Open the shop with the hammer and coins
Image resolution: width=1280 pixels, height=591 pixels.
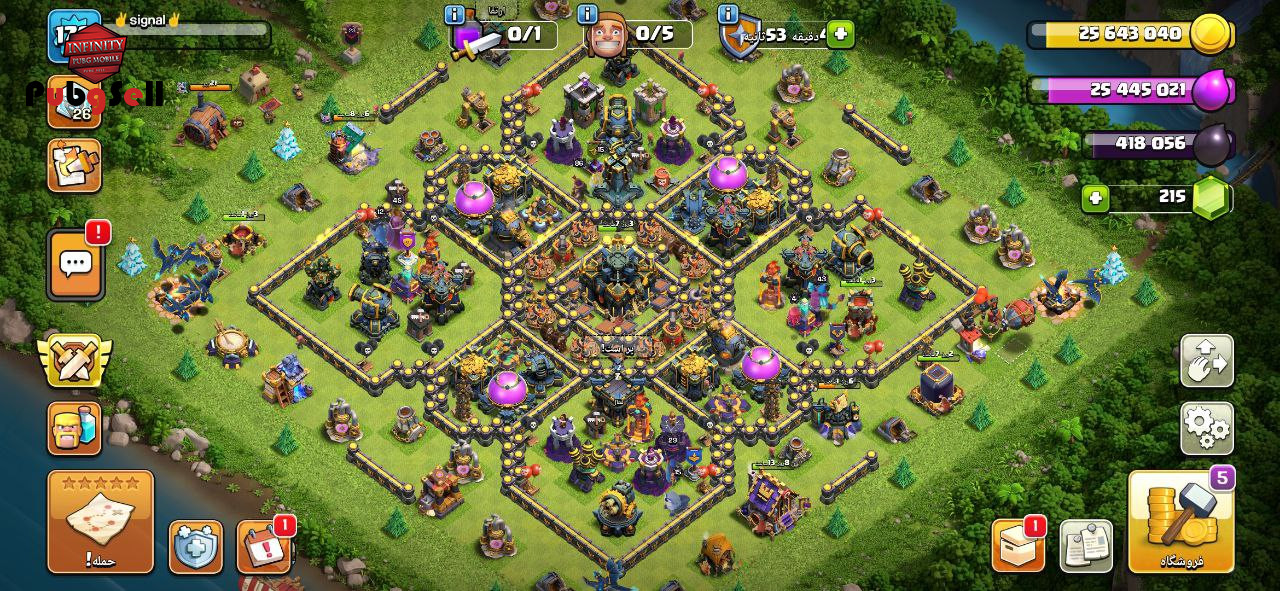pyautogui.click(x=1181, y=521)
